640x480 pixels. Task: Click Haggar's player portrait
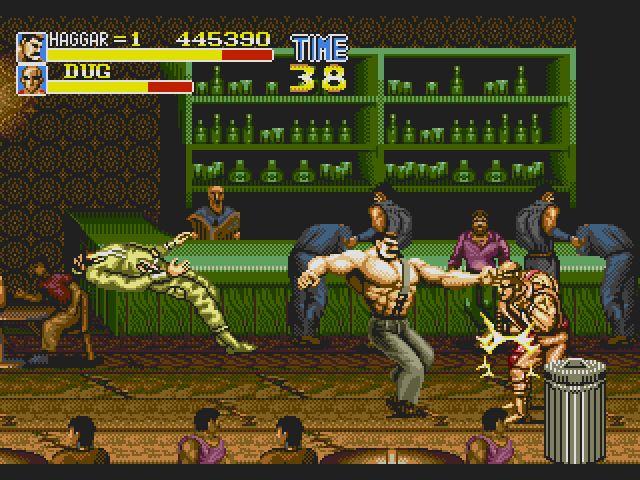31,46
